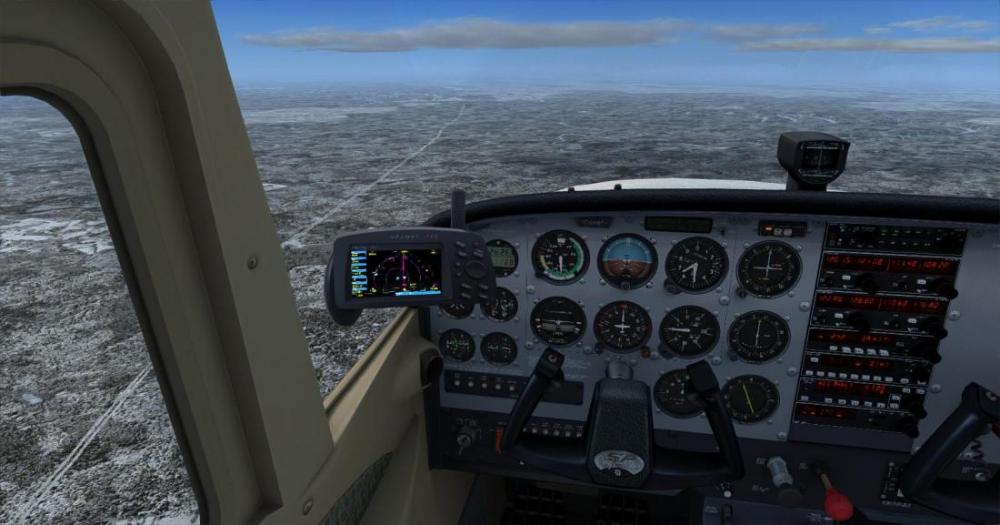
Task: Click the vertical speed indicator
Action: point(689,330)
